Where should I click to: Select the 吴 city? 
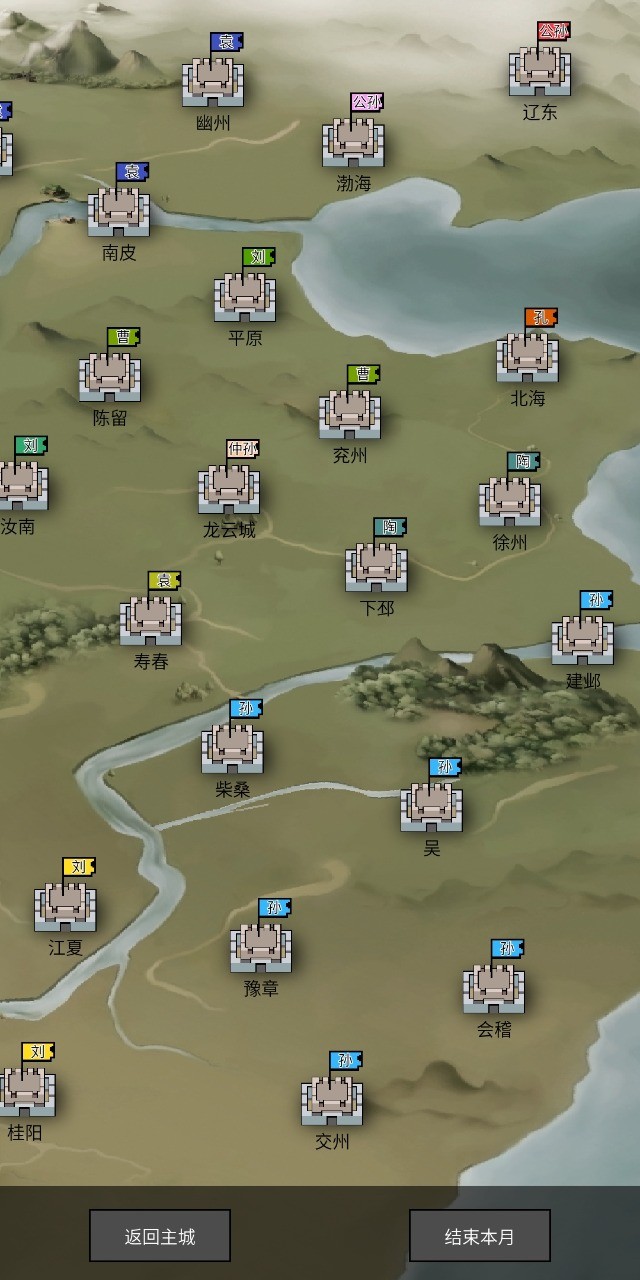(432, 807)
